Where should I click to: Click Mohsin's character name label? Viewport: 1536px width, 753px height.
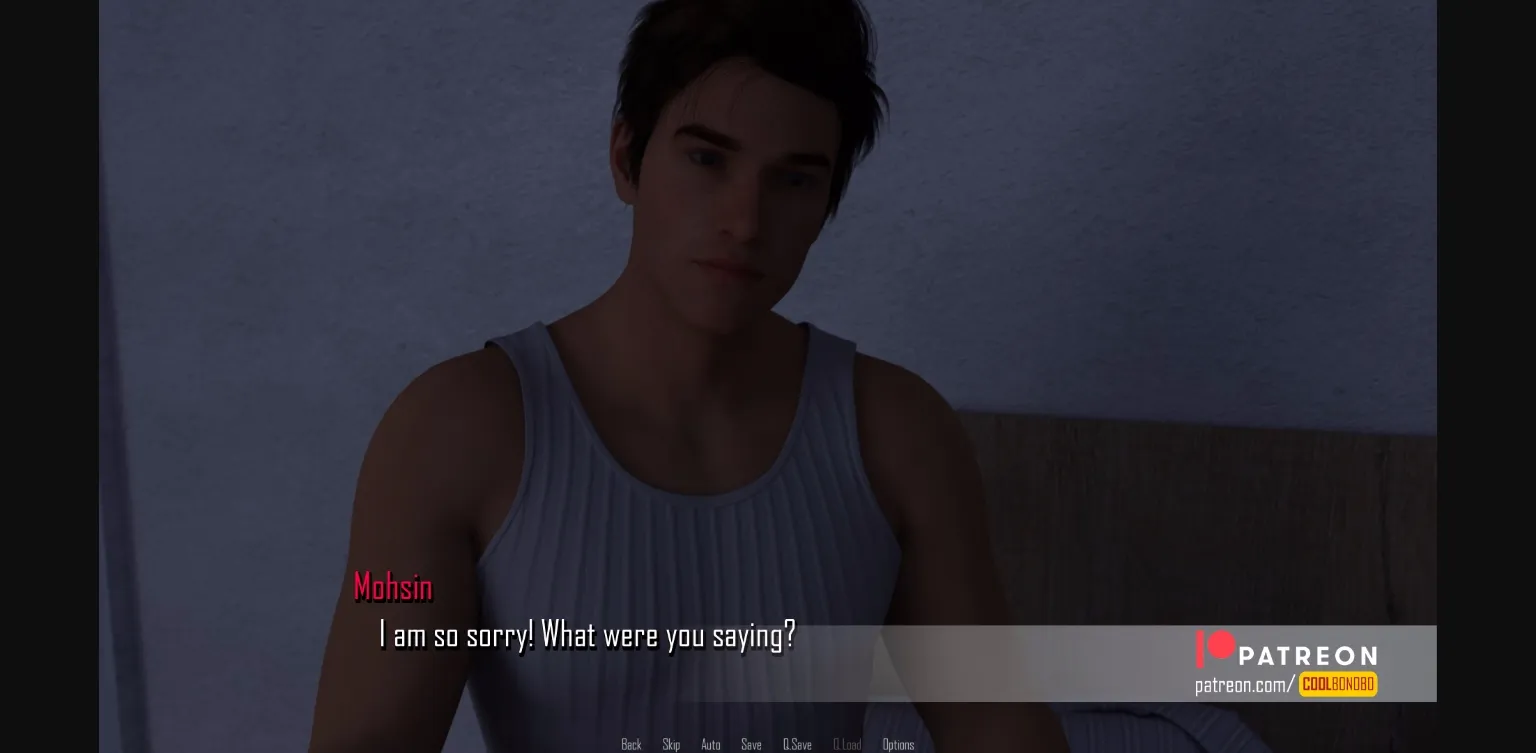[x=393, y=587]
